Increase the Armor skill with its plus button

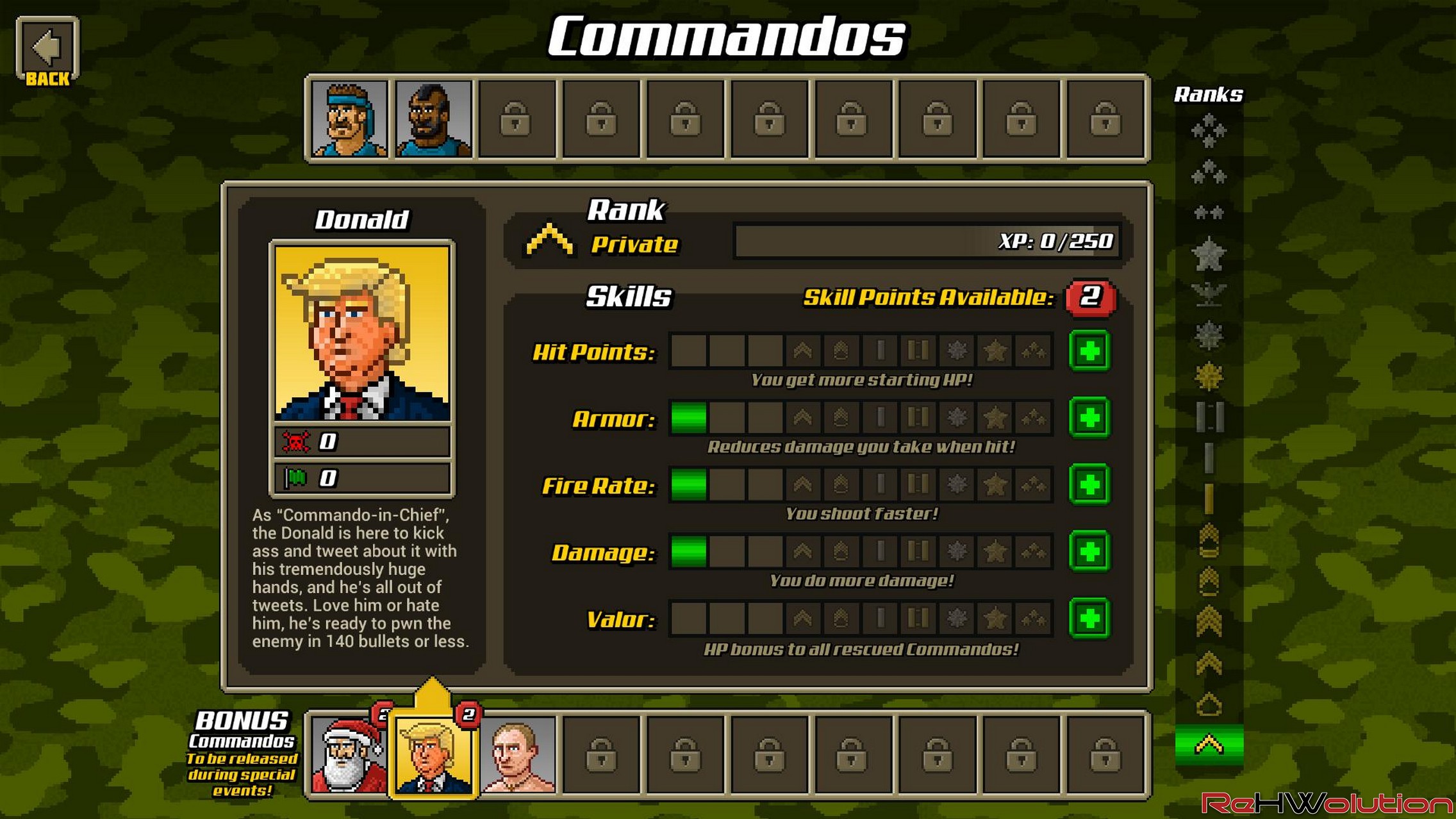click(x=1089, y=418)
